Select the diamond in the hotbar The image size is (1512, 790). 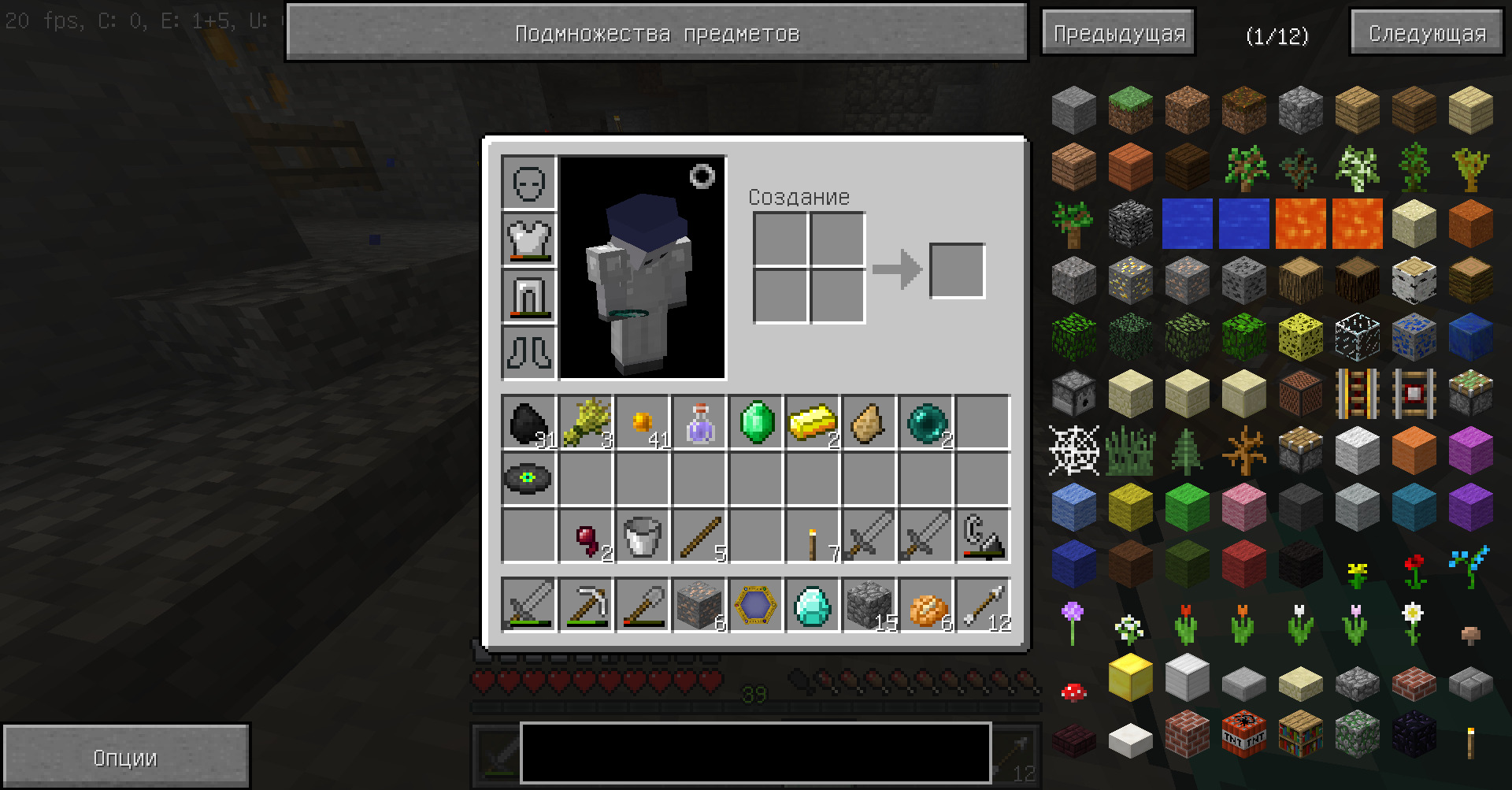[x=813, y=605]
